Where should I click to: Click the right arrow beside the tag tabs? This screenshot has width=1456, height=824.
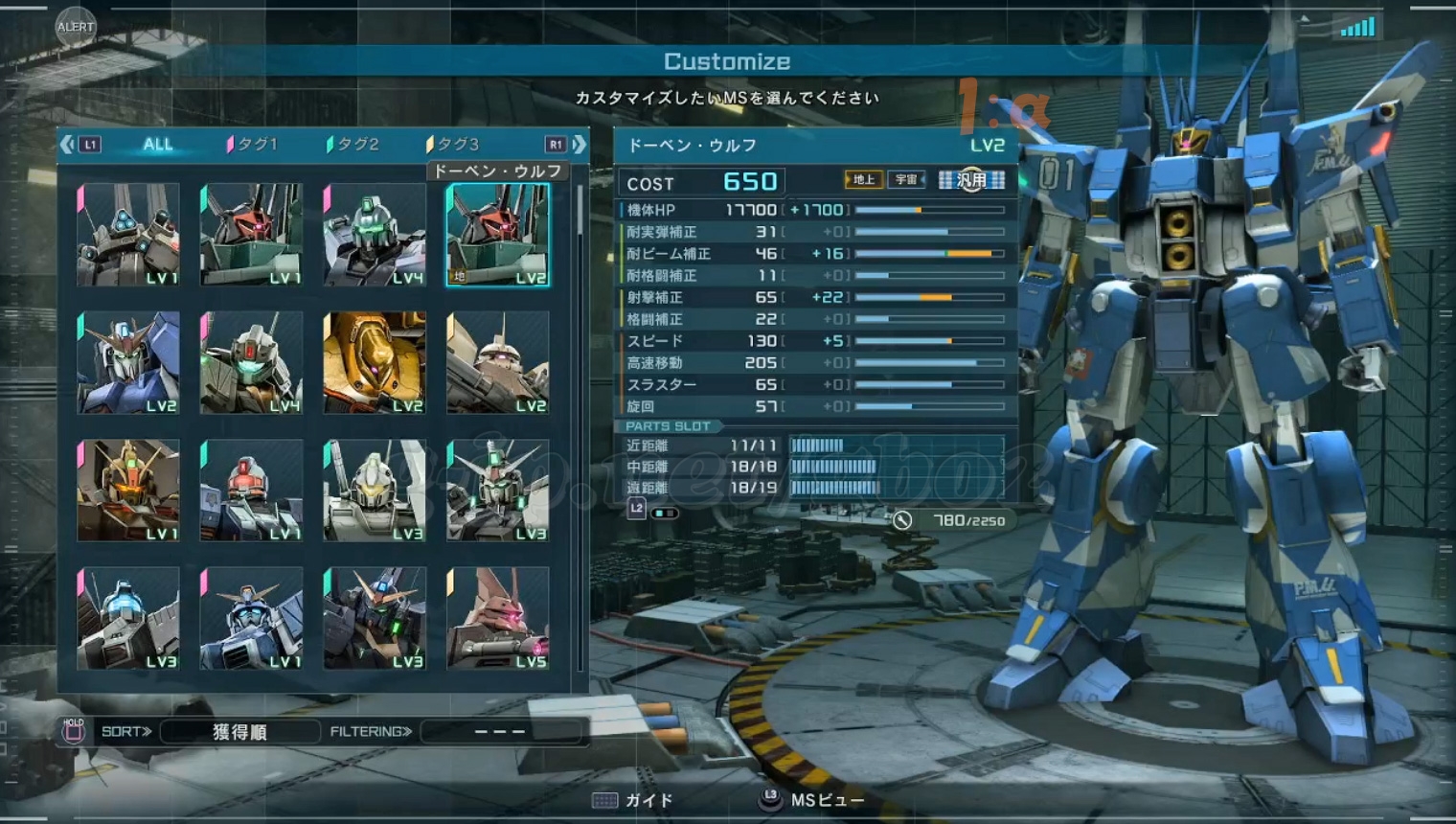(580, 145)
